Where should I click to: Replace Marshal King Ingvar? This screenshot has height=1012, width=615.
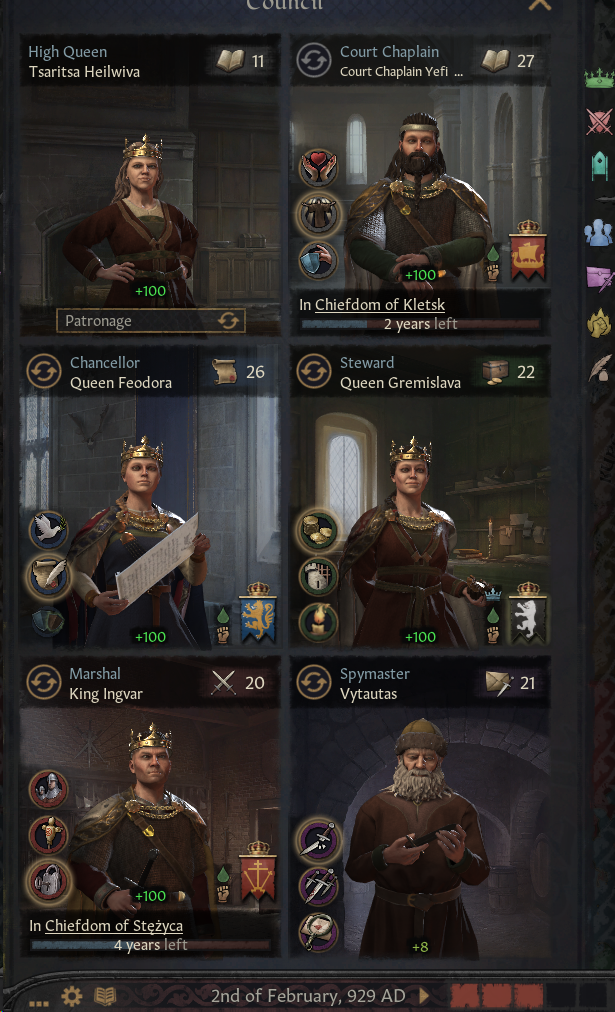pyautogui.click(x=43, y=683)
